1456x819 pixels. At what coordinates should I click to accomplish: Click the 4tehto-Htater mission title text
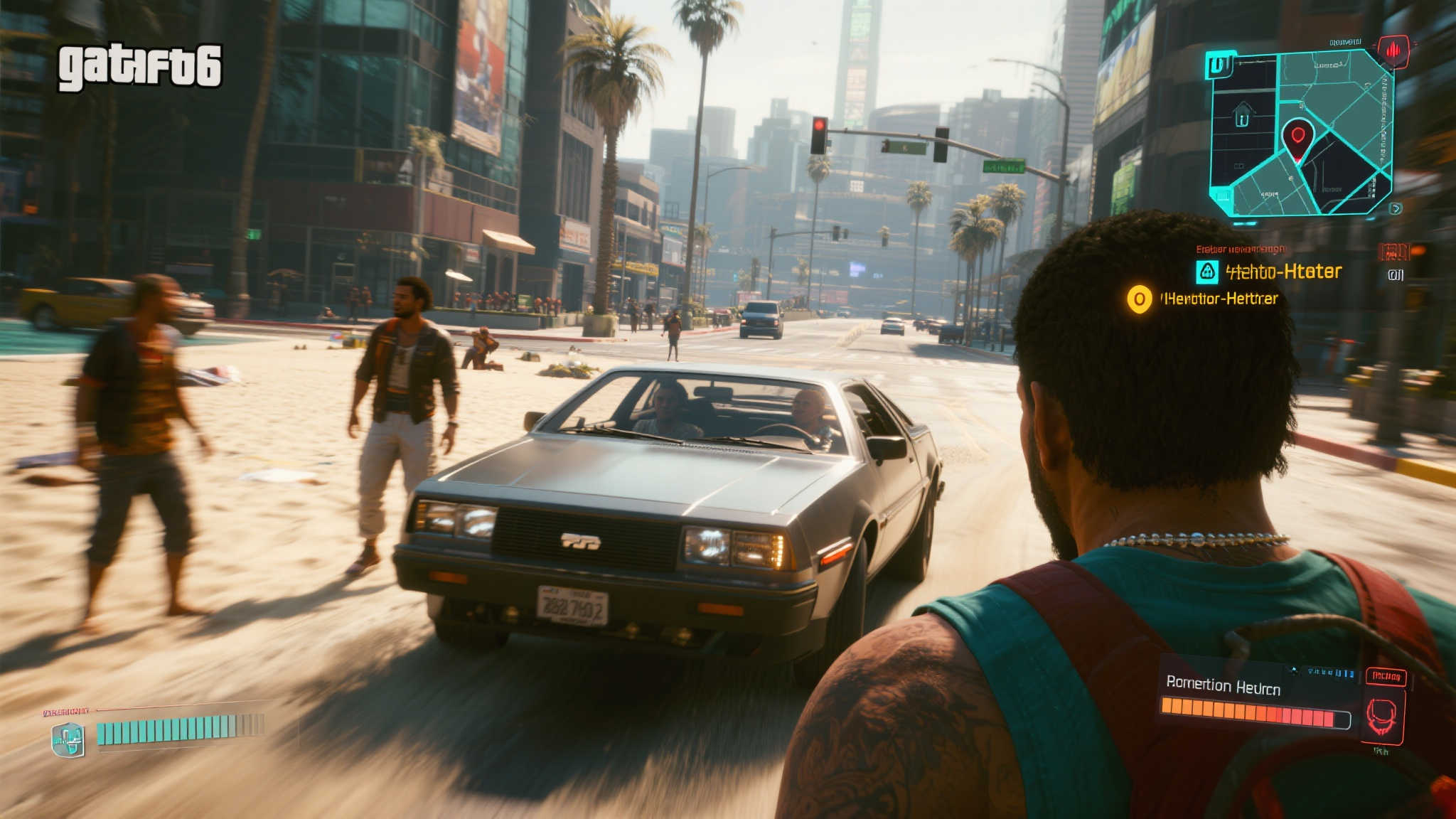tap(1284, 270)
